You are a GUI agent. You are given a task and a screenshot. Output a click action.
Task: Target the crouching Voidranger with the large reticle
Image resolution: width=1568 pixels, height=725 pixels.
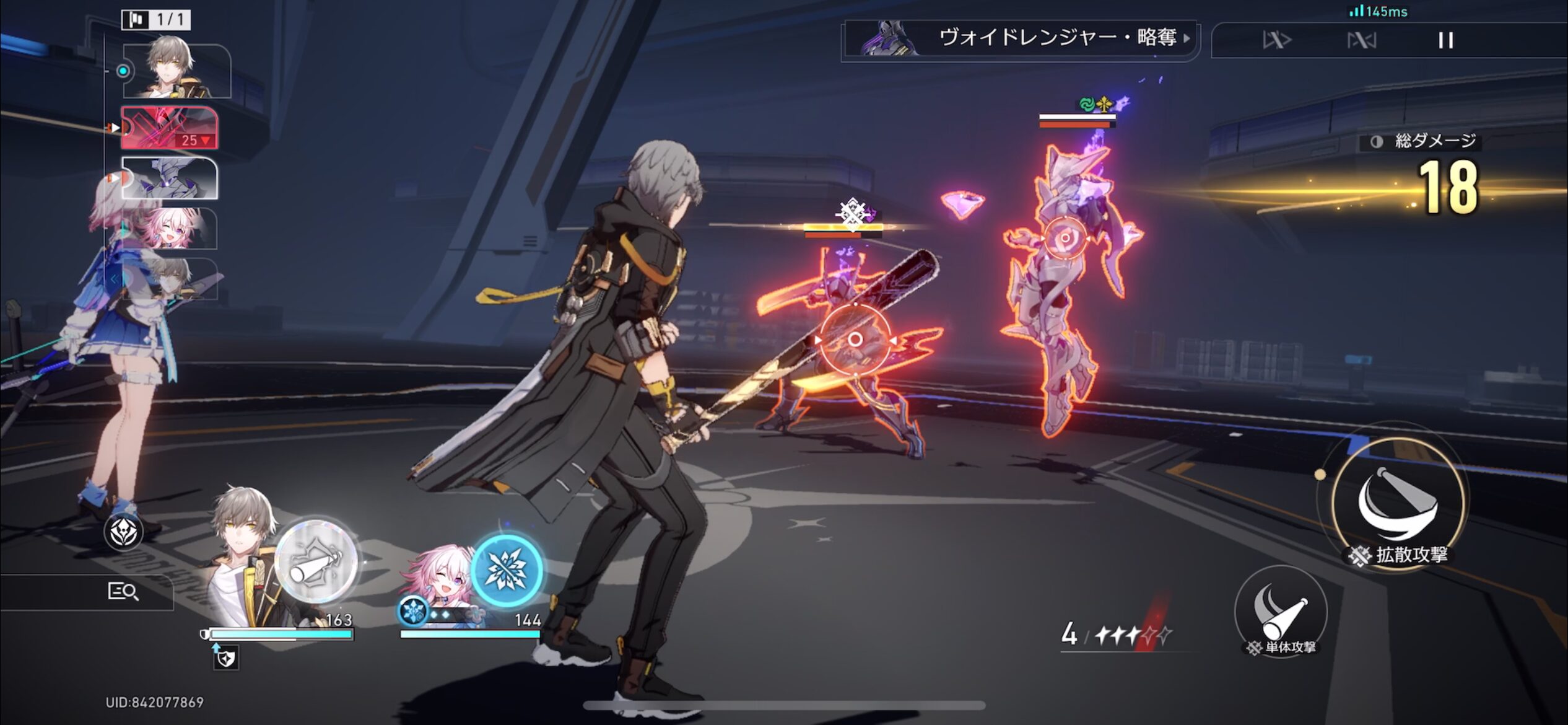[x=855, y=340]
